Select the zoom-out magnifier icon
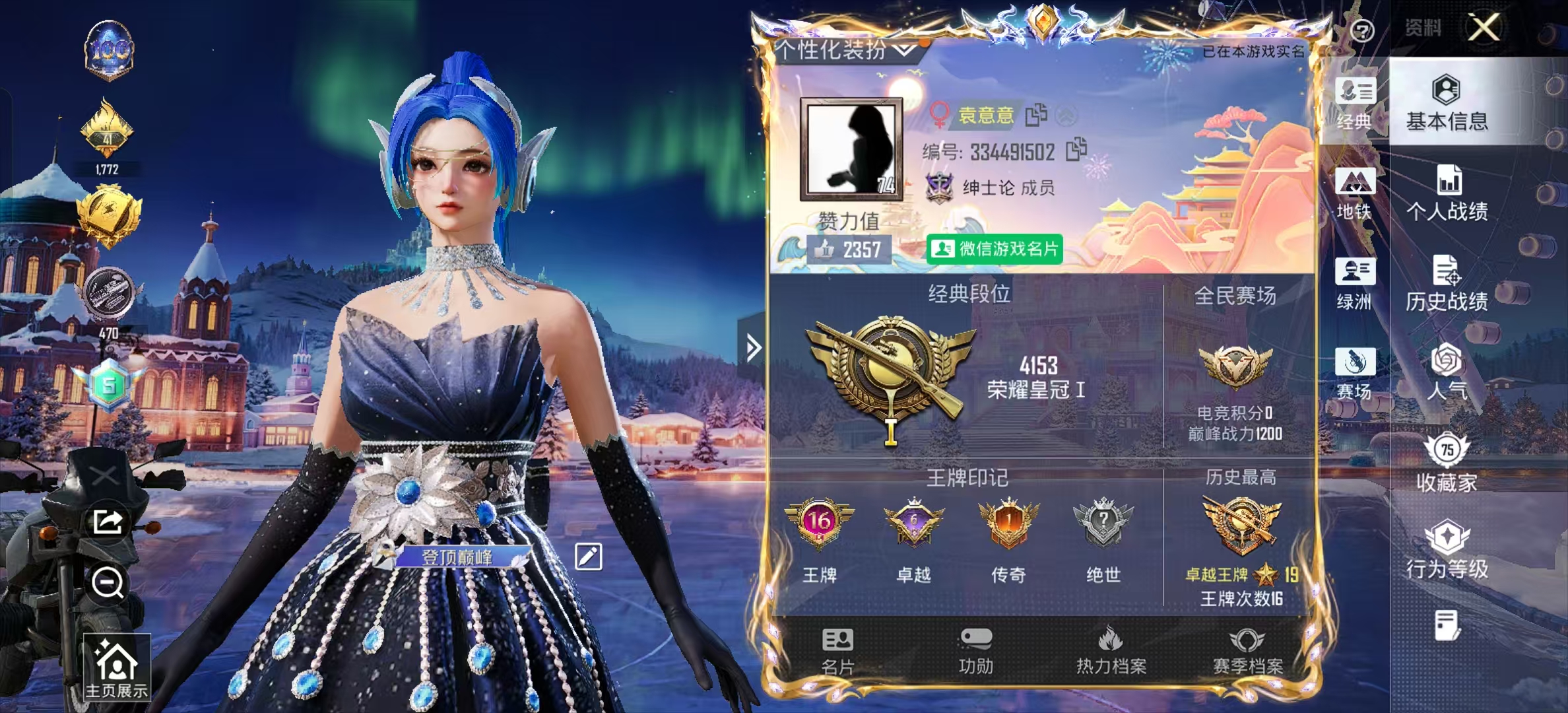1568x713 pixels. (108, 584)
